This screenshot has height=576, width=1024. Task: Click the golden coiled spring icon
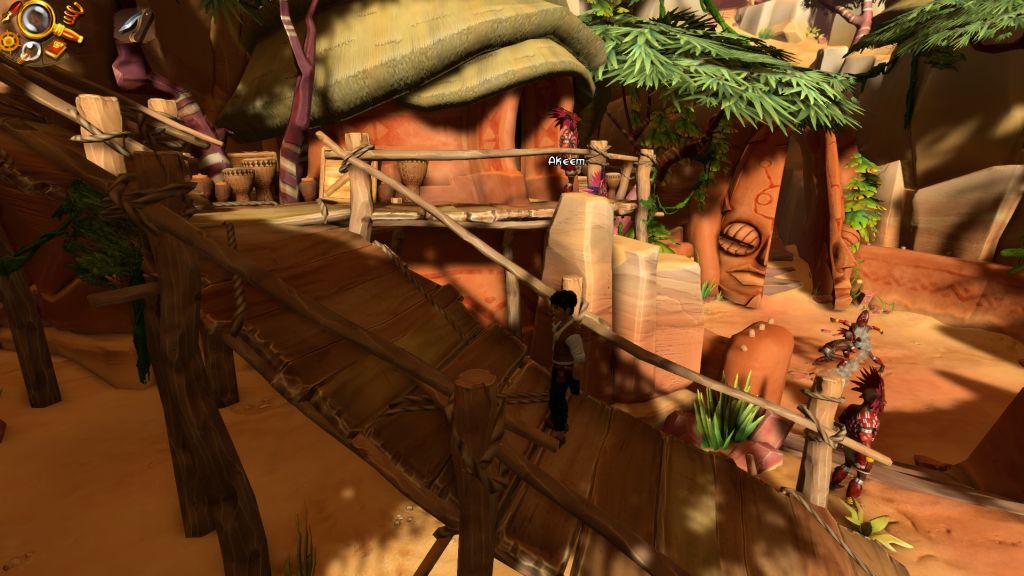[x=73, y=13]
